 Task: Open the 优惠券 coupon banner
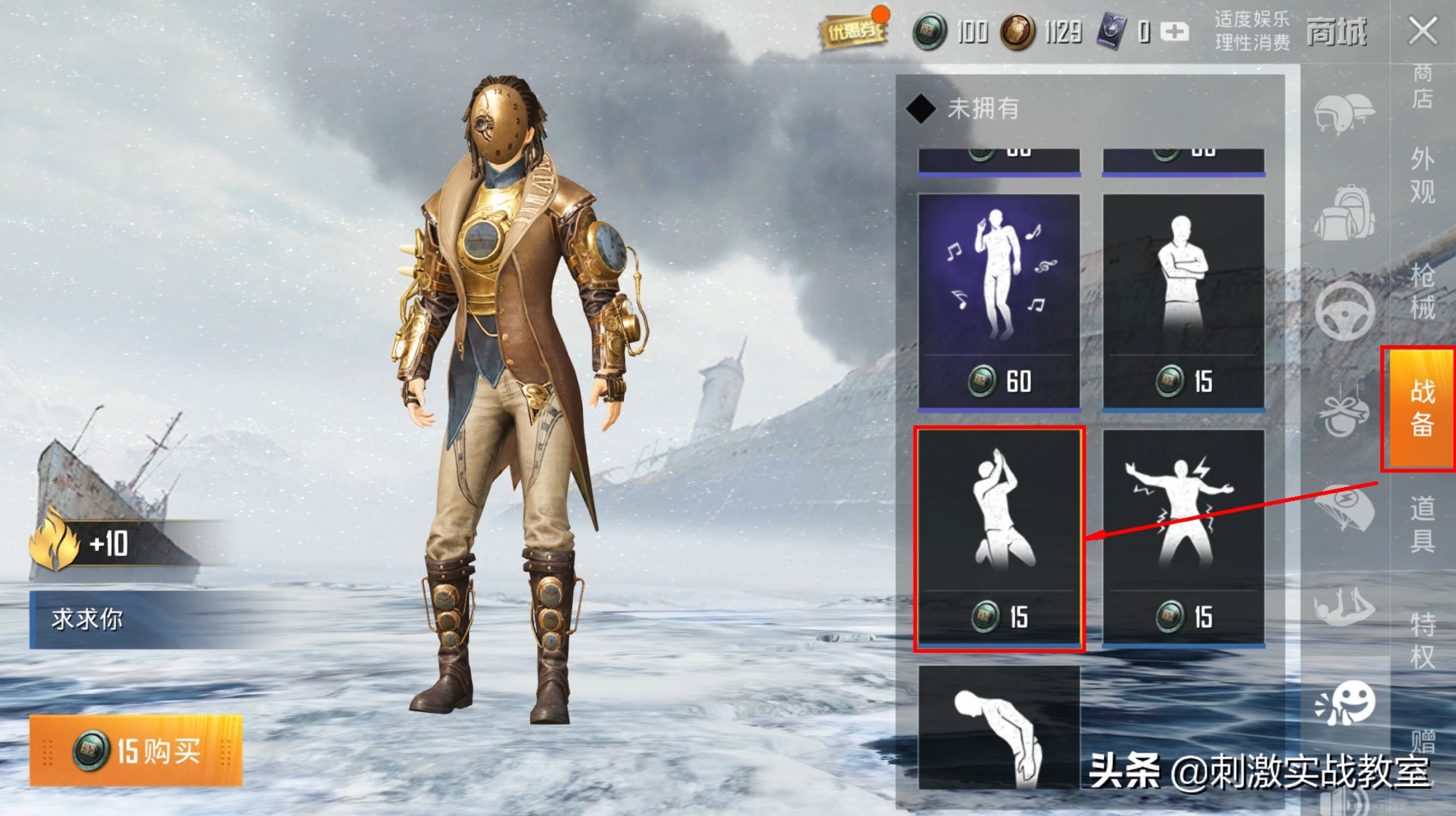tap(853, 31)
